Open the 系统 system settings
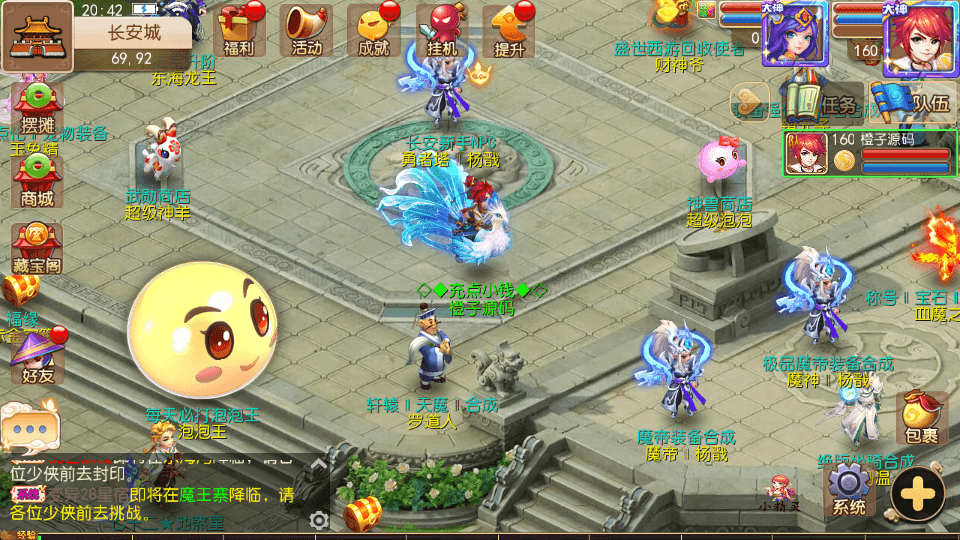This screenshot has height=540, width=960. pos(848,492)
